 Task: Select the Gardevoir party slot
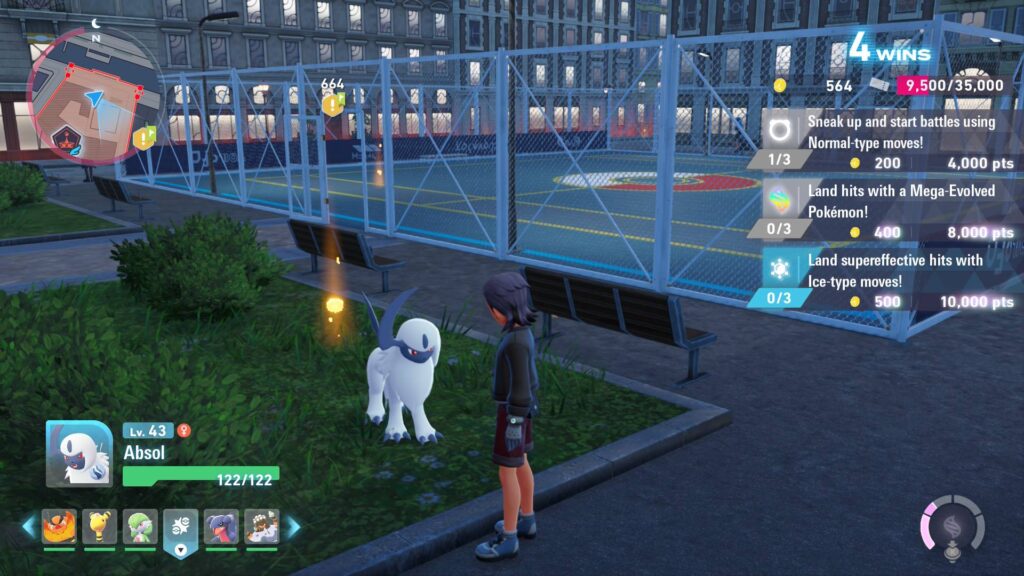coord(140,527)
